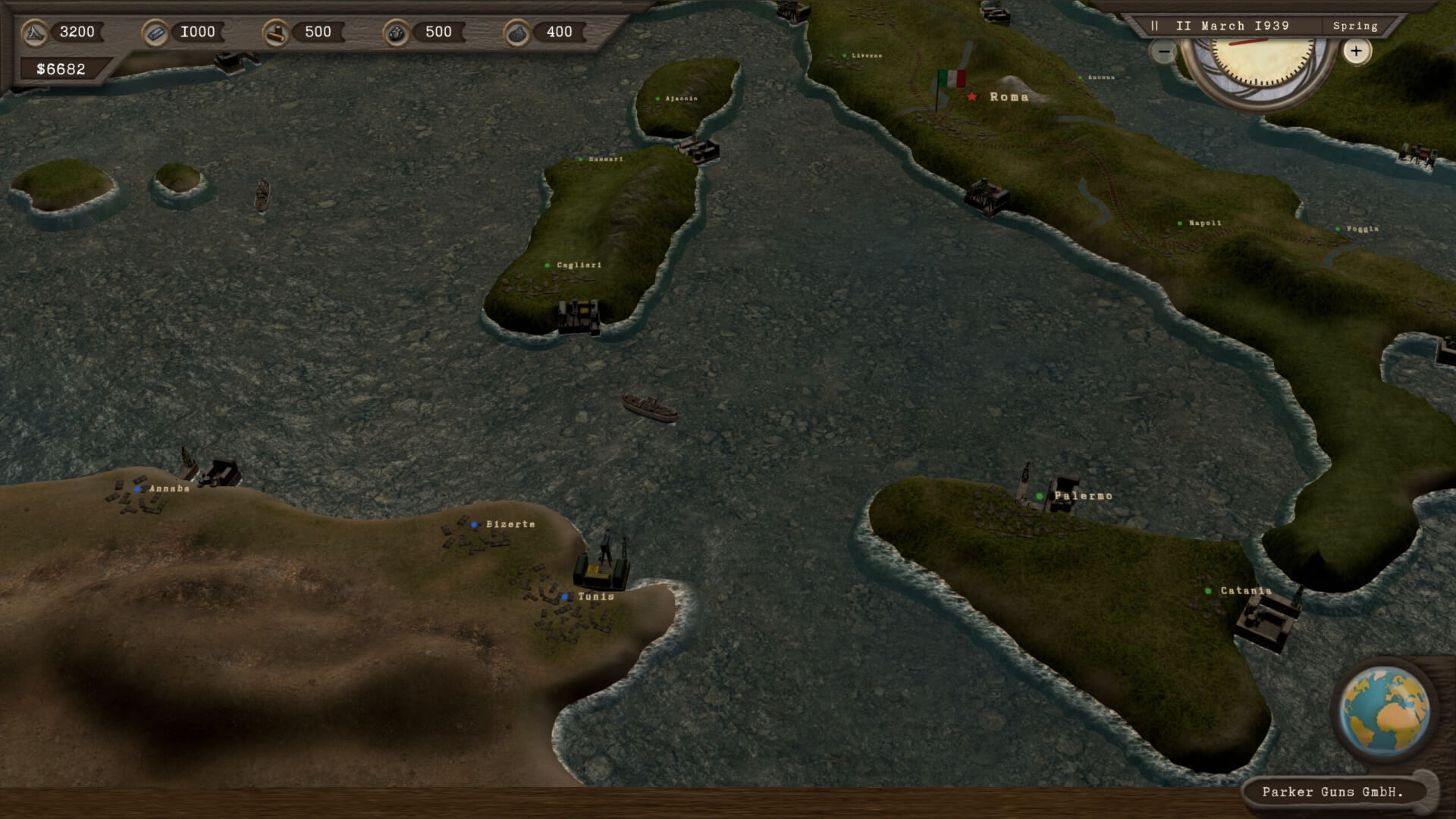Viewport: 1456px width, 819px height.
Task: Select the Cagliari city marker
Action: tap(548, 265)
